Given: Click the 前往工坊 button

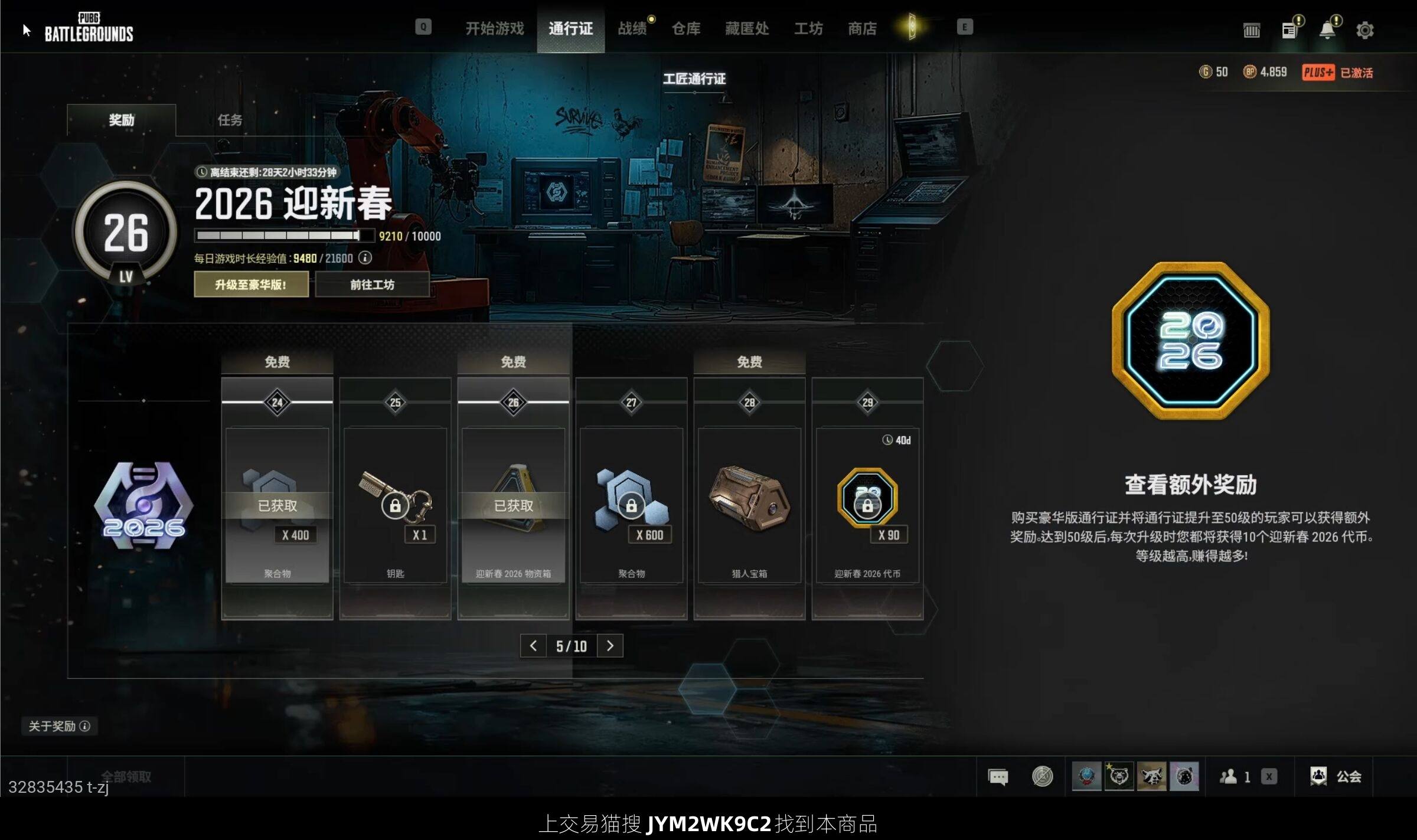Looking at the screenshot, I should pyautogui.click(x=372, y=285).
